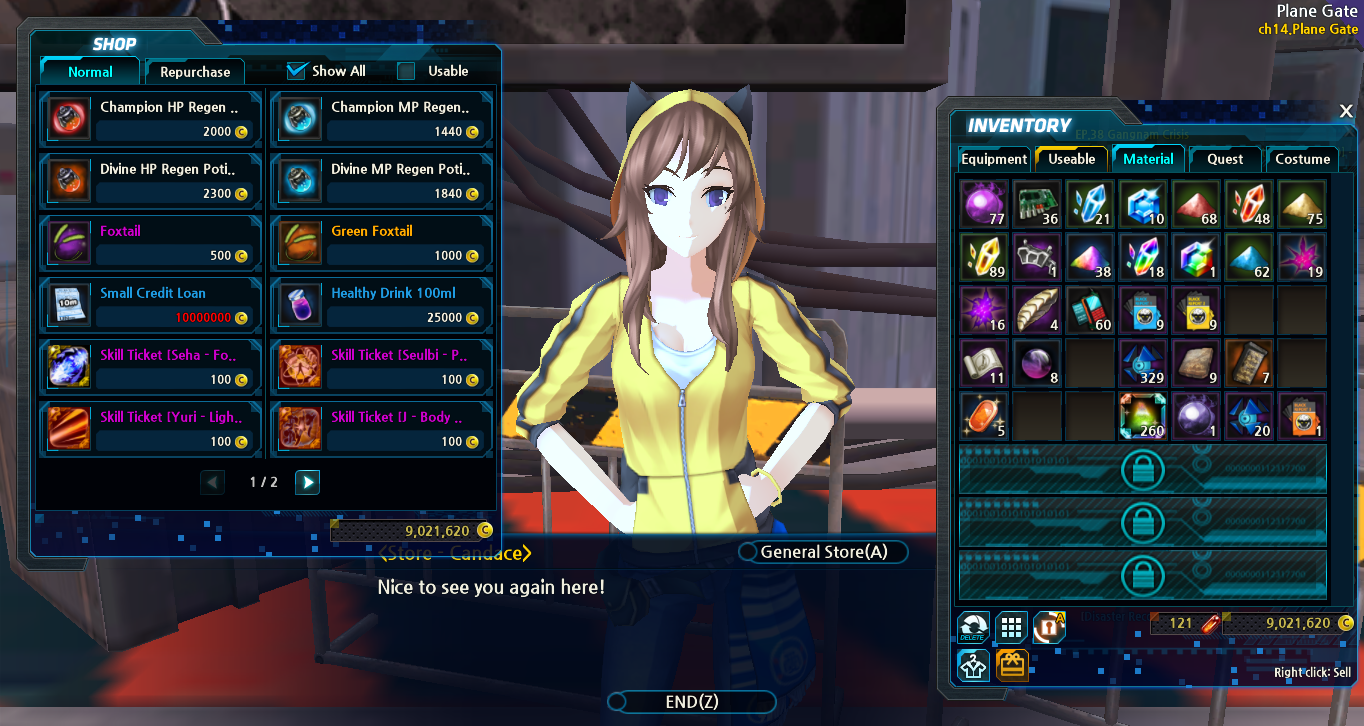Image resolution: width=1364 pixels, height=726 pixels.
Task: Click the inventory sort grid icon
Action: click(x=1011, y=628)
